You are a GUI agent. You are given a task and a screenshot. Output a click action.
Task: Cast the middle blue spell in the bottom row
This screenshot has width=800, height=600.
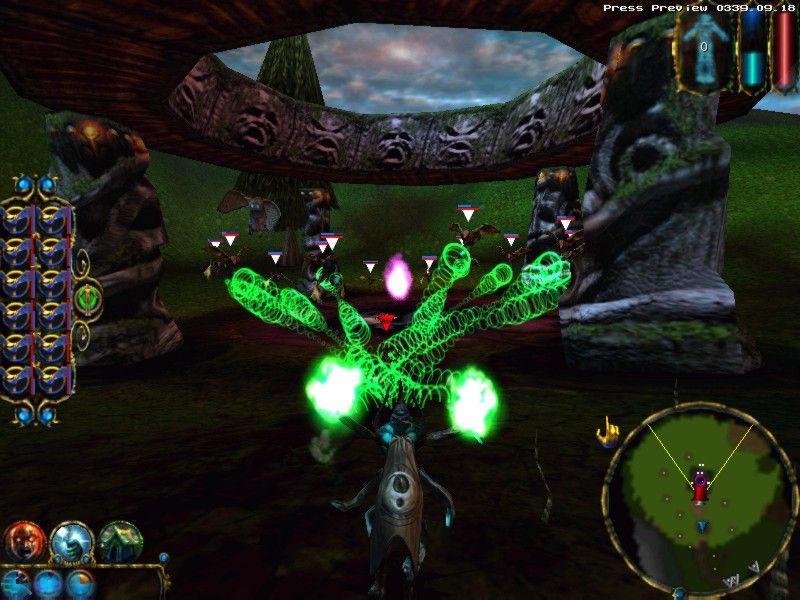[47, 584]
